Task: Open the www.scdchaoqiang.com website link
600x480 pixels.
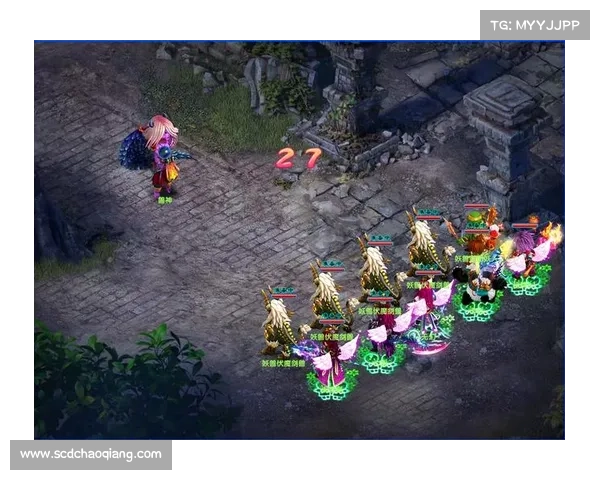Action: click(91, 454)
